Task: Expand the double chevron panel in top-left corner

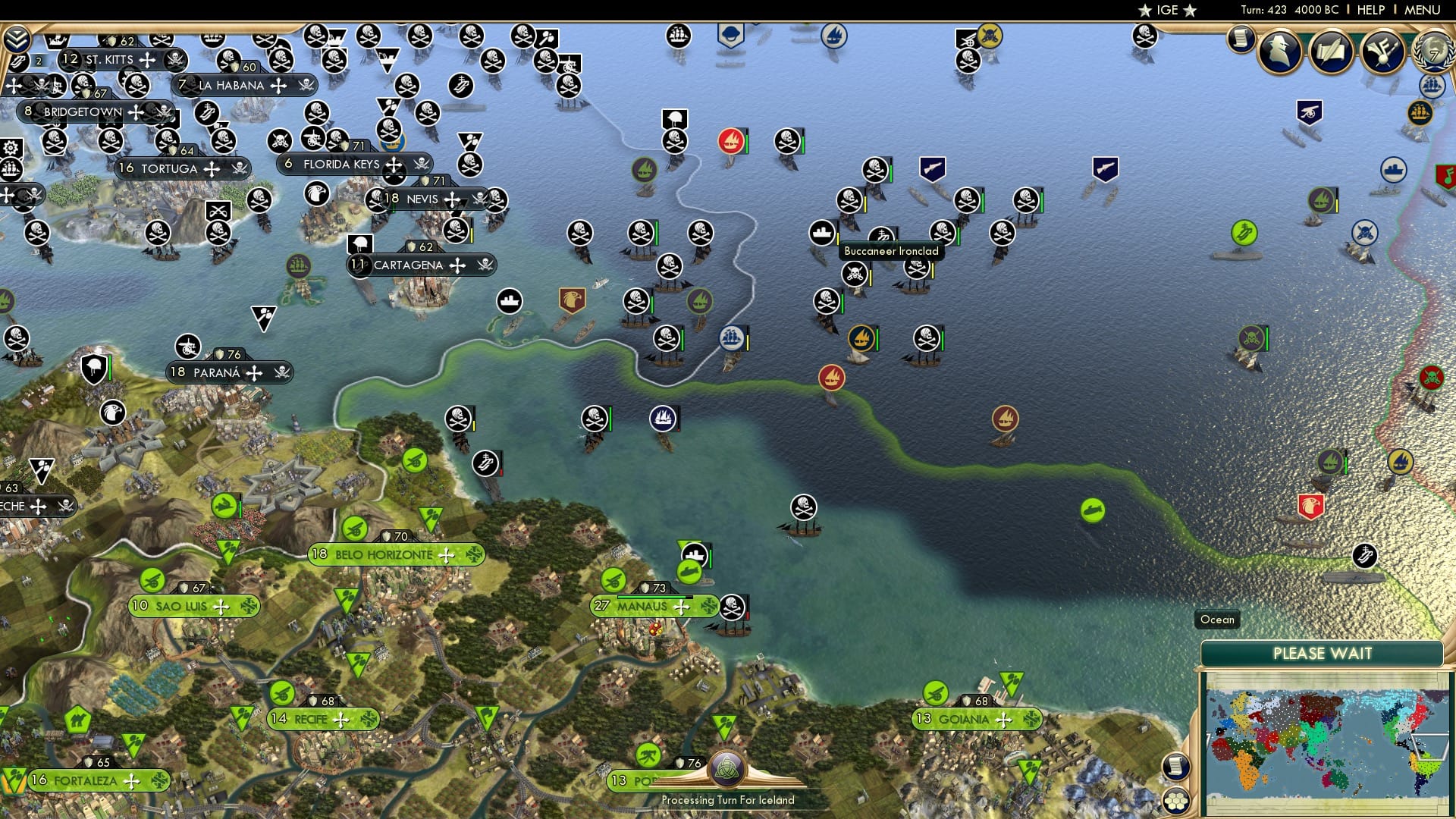Action: tap(17, 36)
